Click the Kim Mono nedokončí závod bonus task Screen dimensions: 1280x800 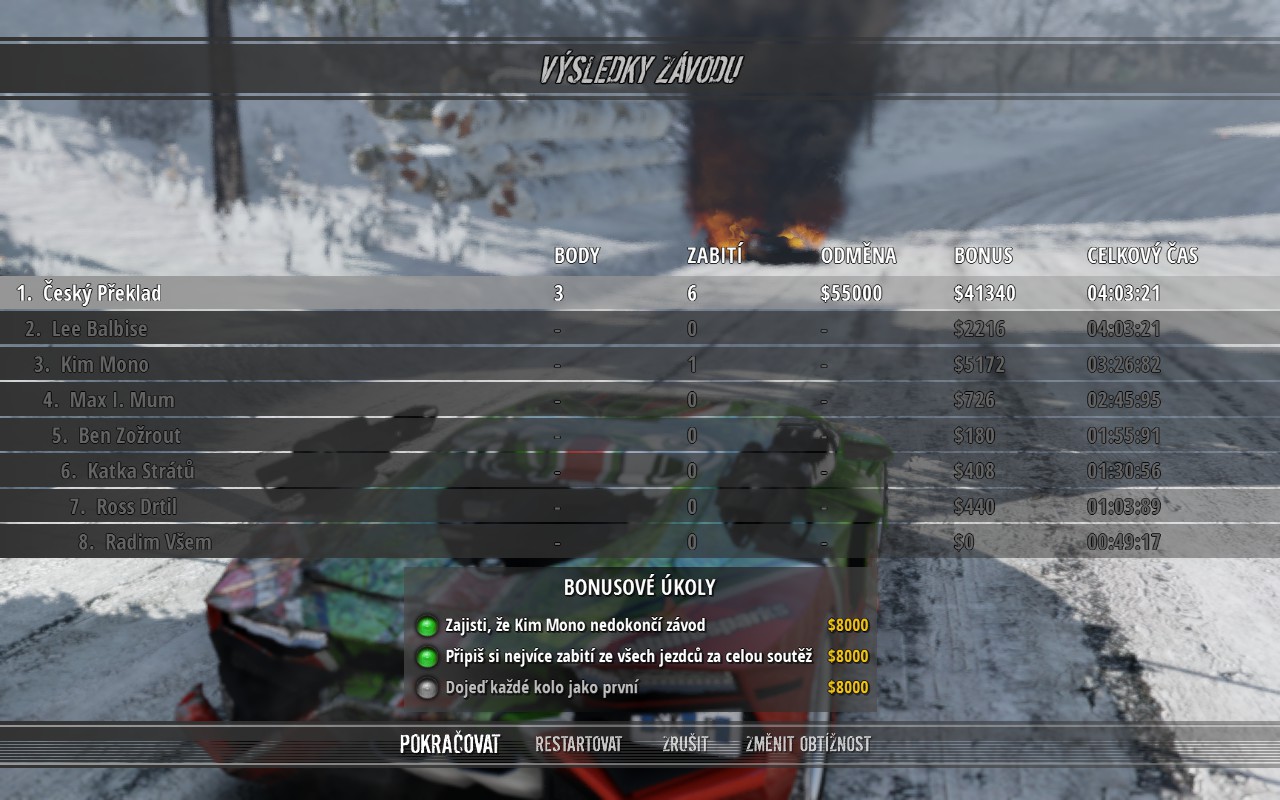575,626
